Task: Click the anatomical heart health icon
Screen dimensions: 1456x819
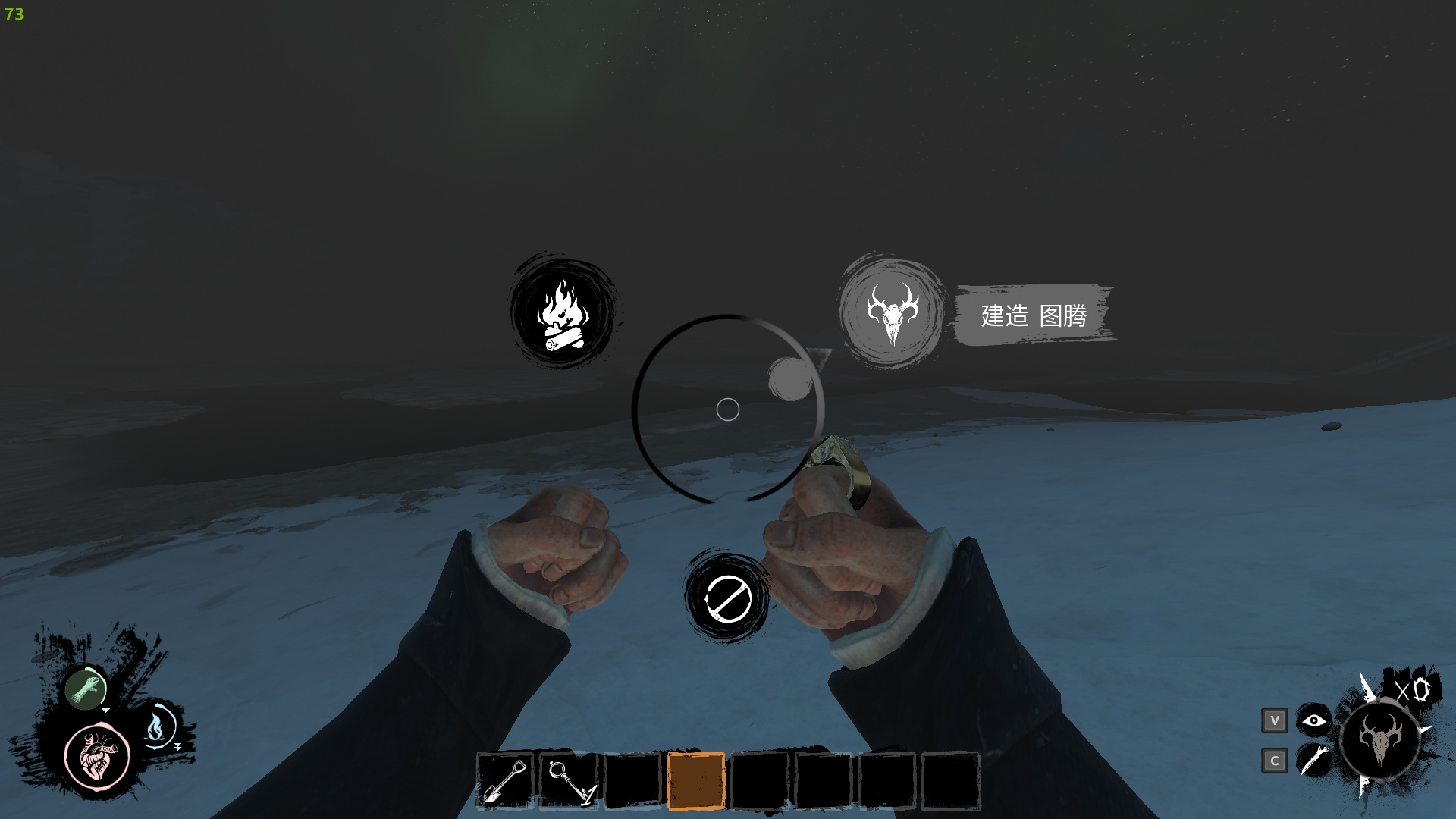Action: (x=98, y=755)
